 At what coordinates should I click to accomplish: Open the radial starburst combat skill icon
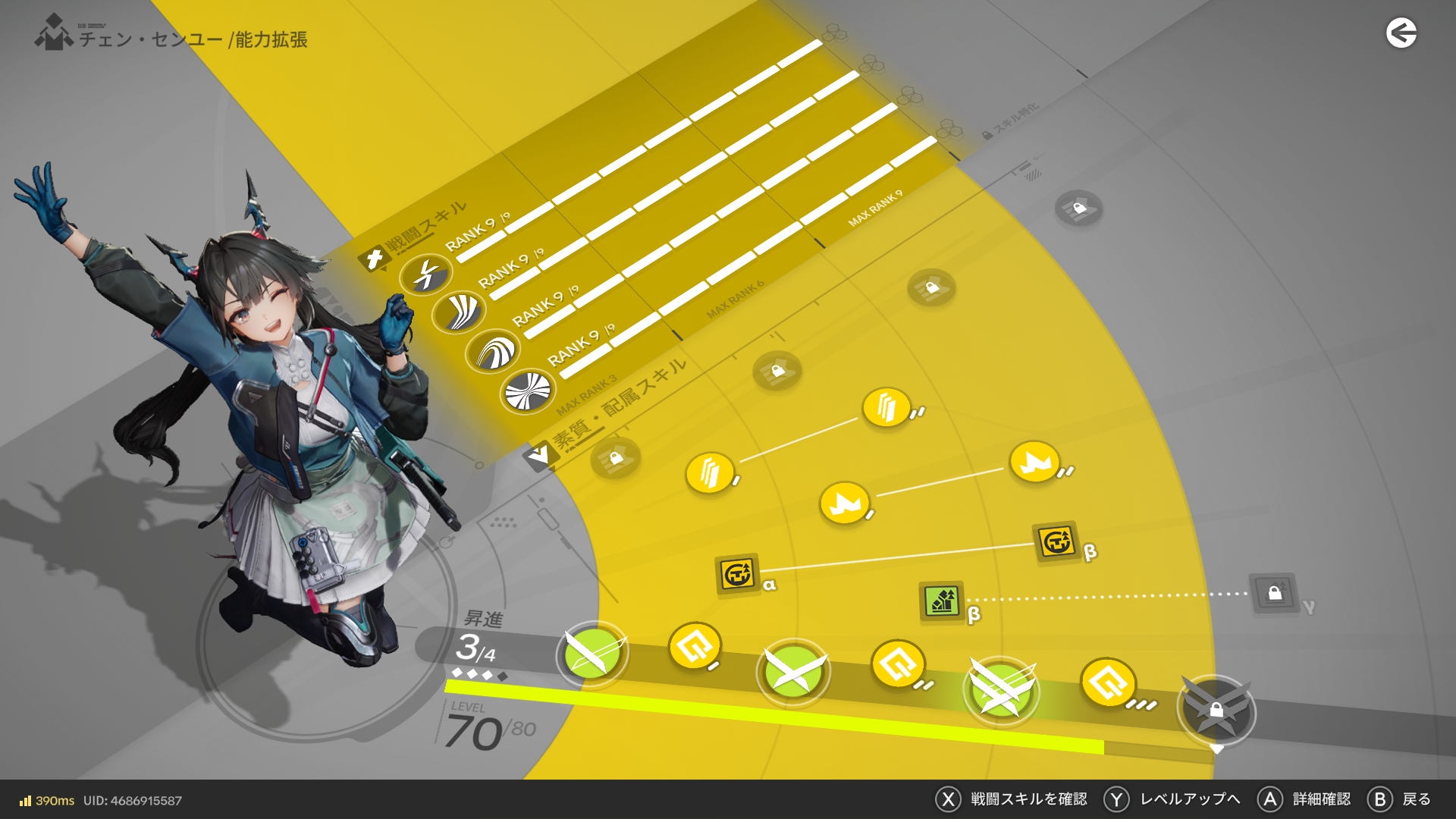528,391
